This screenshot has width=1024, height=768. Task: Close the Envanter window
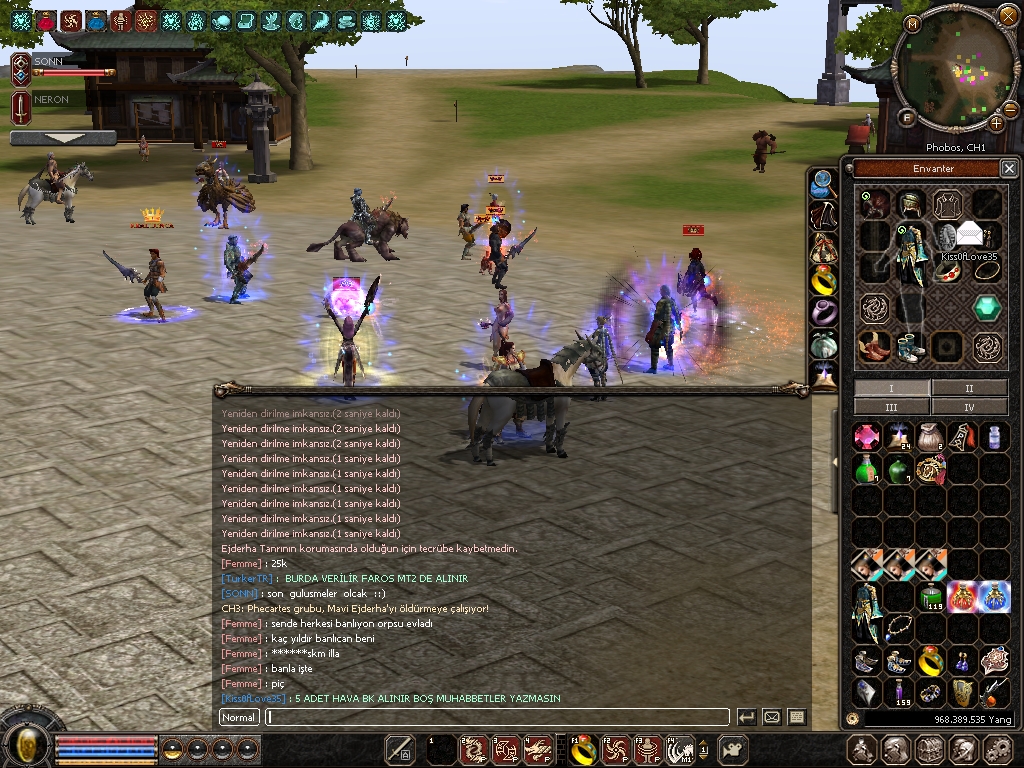pyautogui.click(x=1009, y=168)
